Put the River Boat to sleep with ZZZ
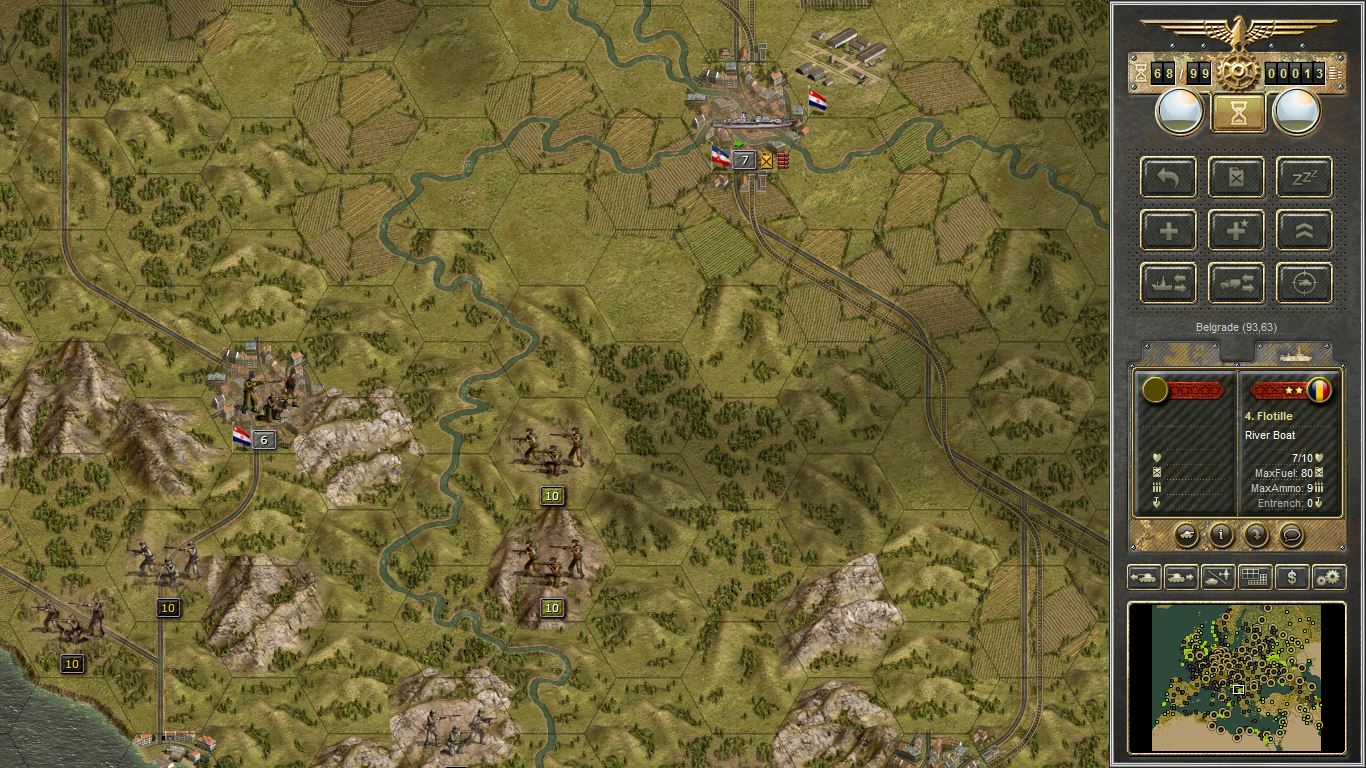Screen dimensions: 1366x768 (1303, 177)
